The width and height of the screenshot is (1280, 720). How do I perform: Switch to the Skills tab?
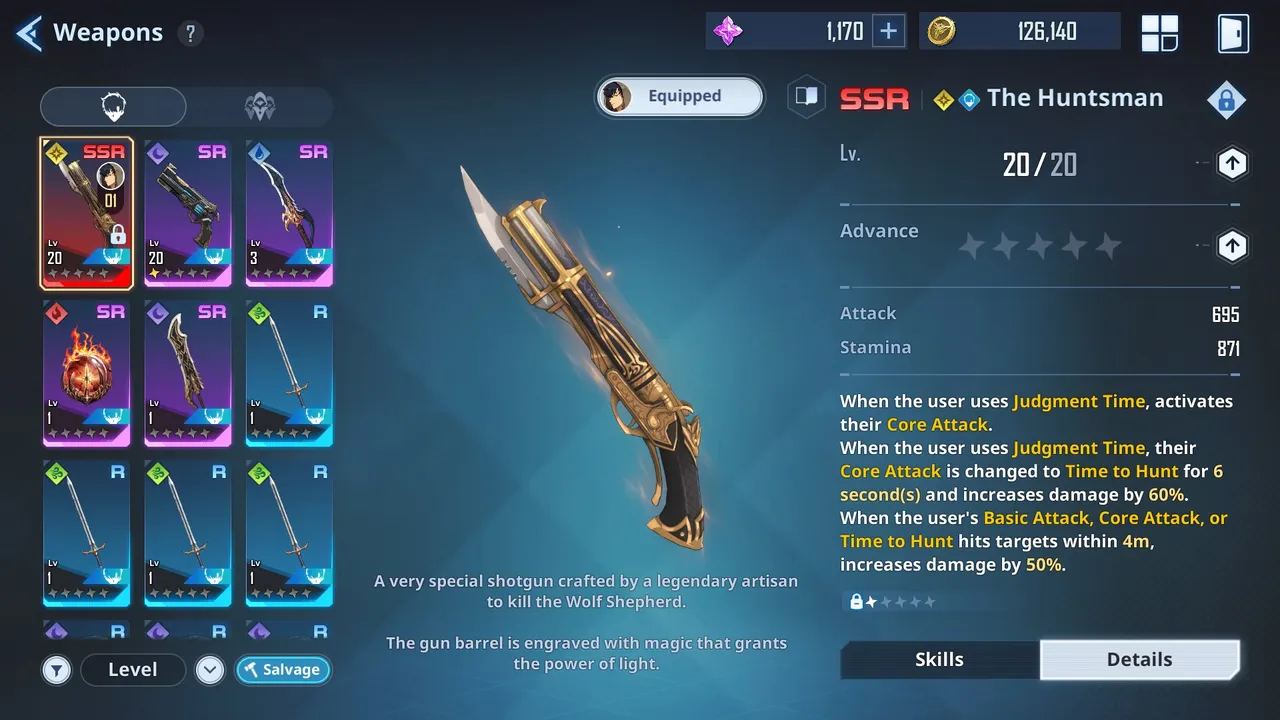click(x=938, y=659)
